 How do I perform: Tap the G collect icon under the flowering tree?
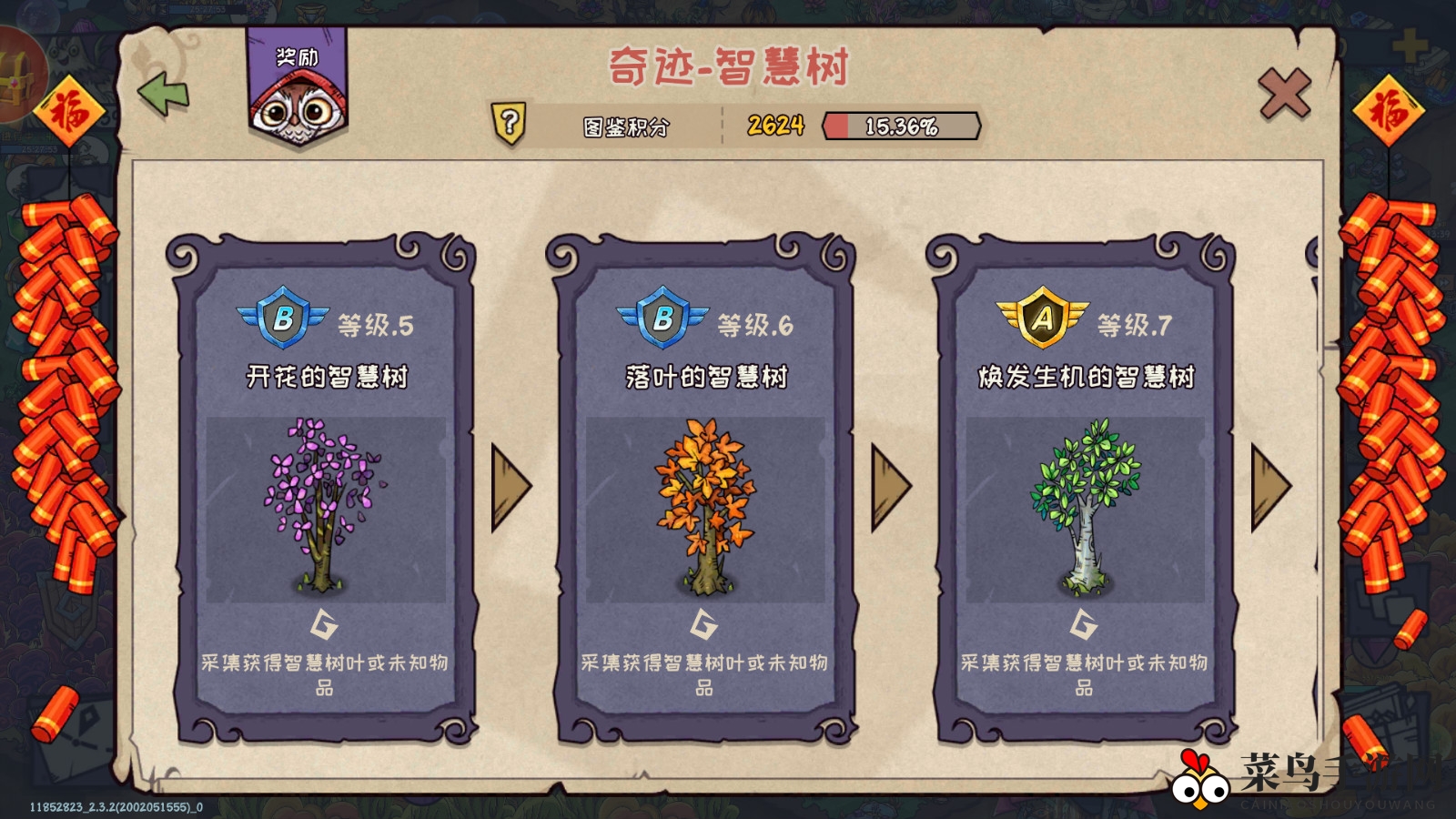[x=323, y=625]
